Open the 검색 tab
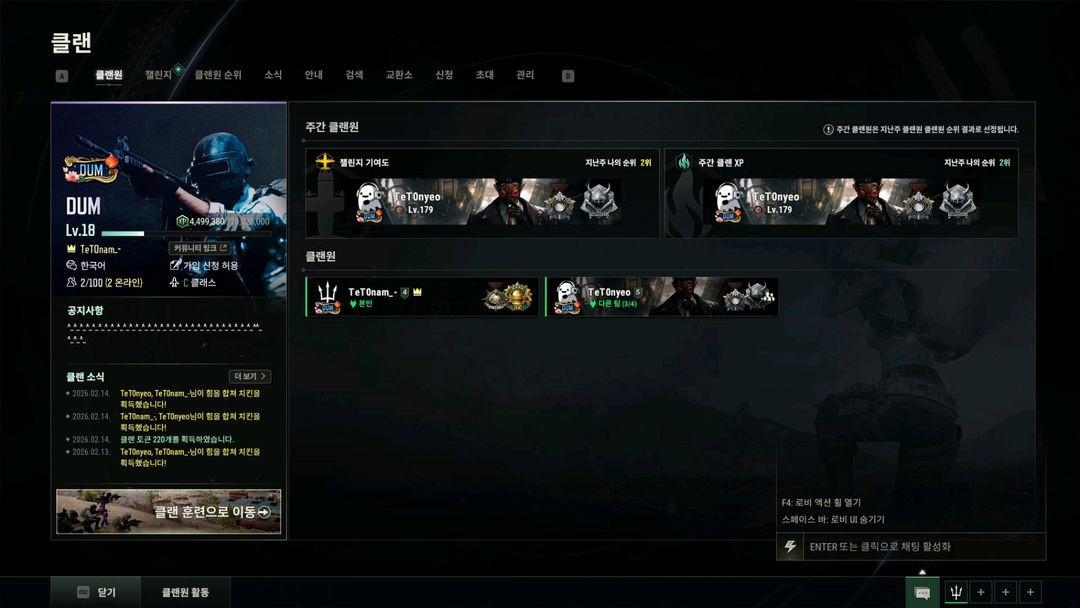This screenshot has height=608, width=1080. tap(354, 75)
